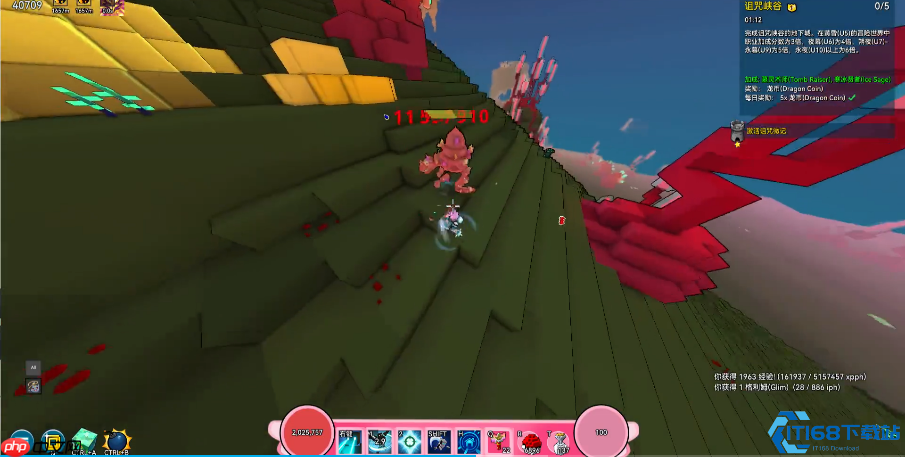Use the Q flask on the hotbar
This screenshot has height=457, width=905.
[497, 438]
